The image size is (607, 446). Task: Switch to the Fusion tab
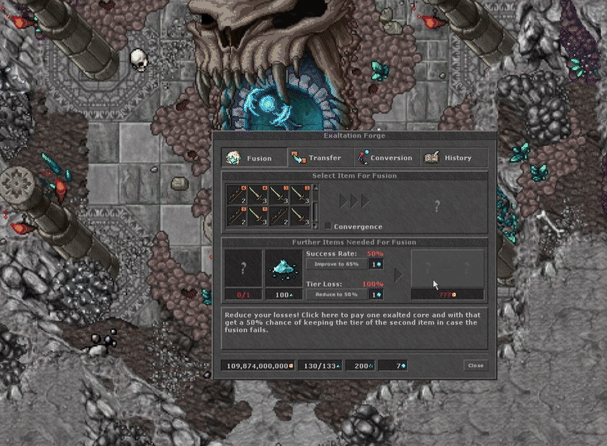coord(253,158)
